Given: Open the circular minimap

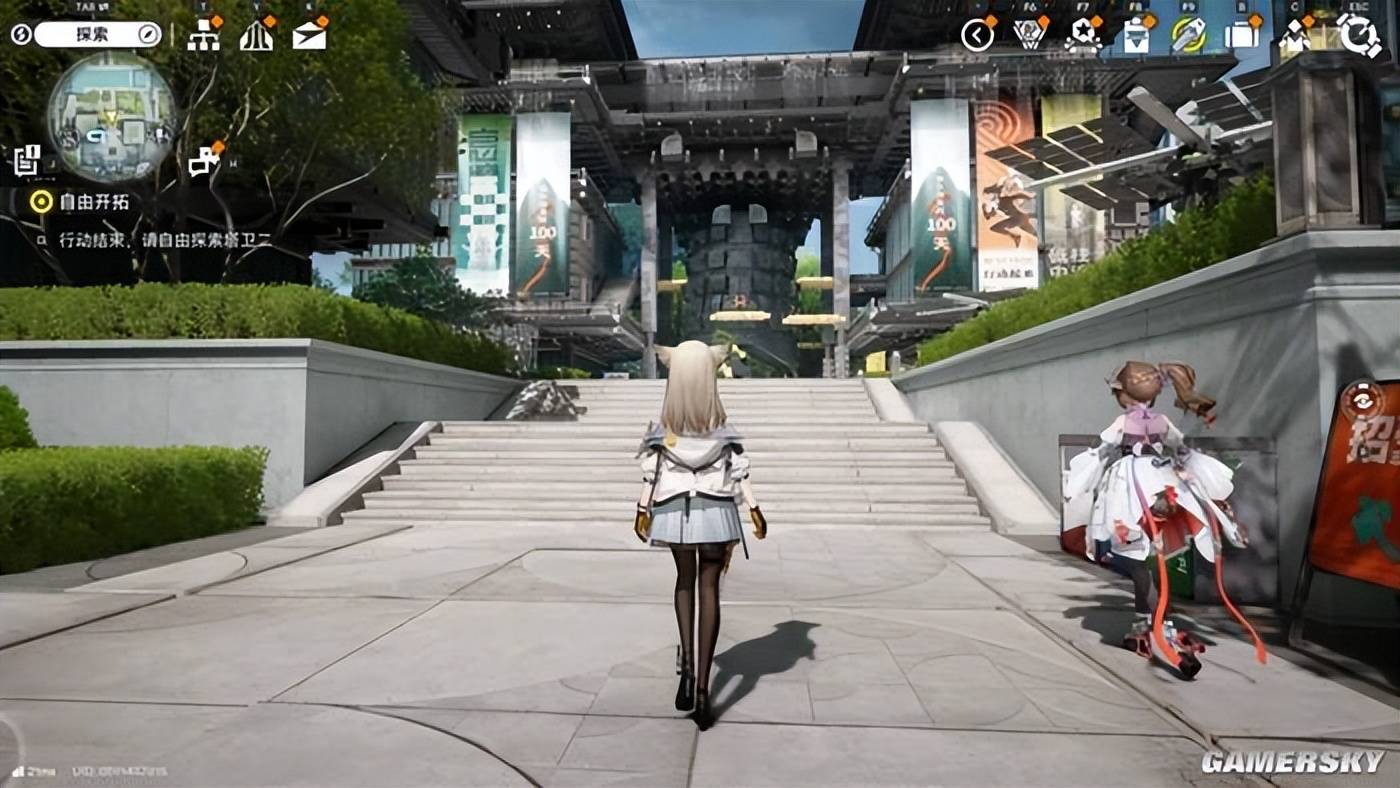Looking at the screenshot, I should click(111, 117).
